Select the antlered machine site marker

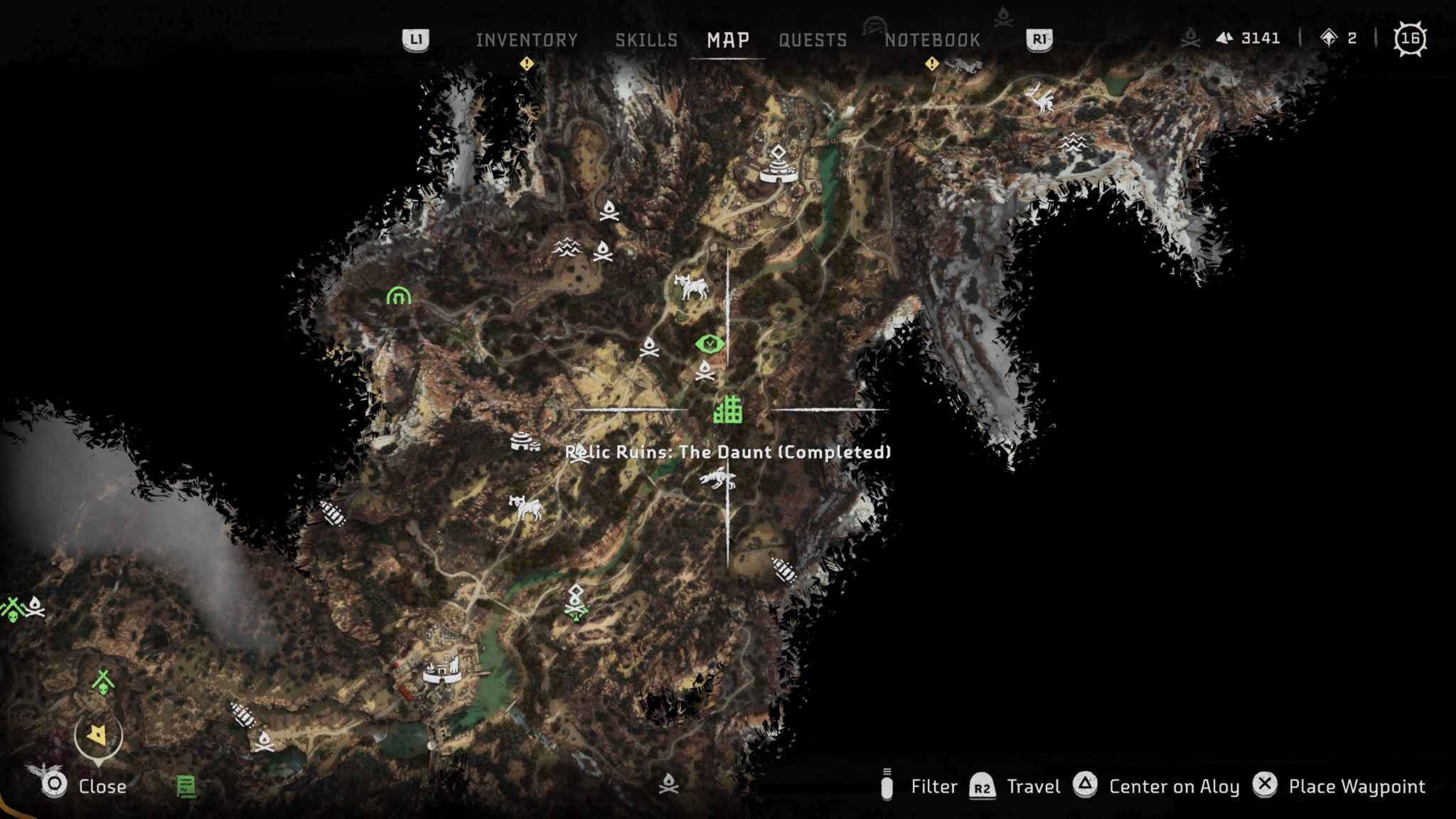point(1039,97)
